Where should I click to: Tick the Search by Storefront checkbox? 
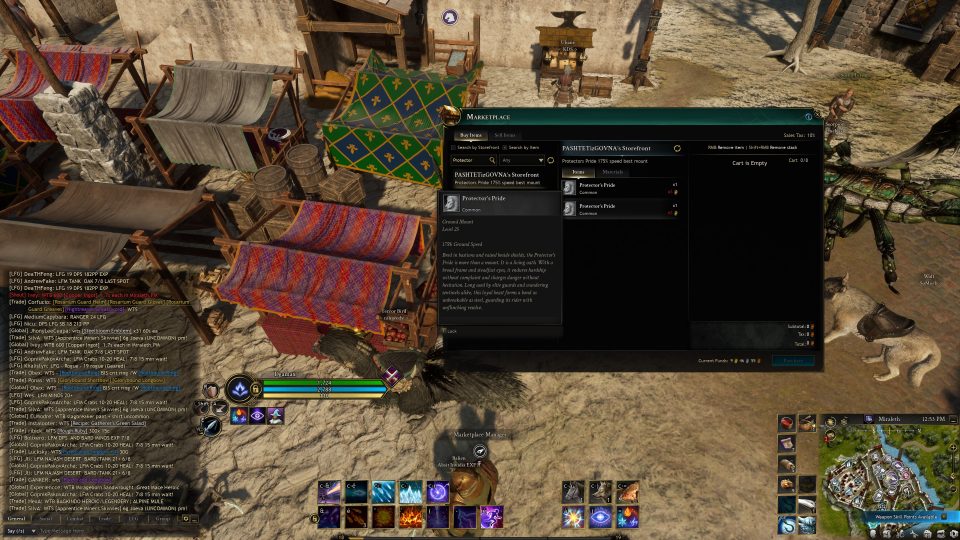click(455, 148)
